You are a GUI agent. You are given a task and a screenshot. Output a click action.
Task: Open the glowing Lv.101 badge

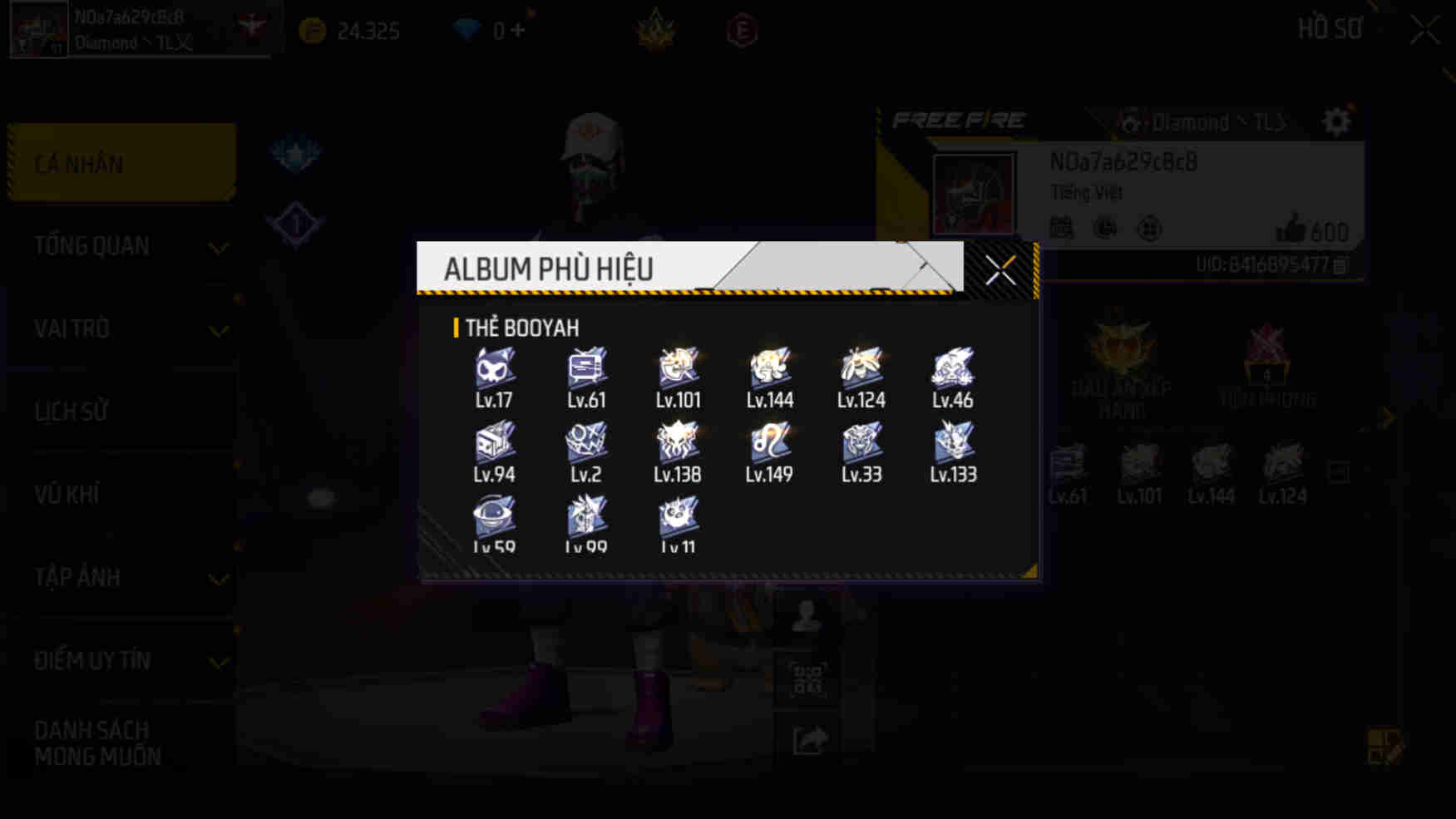point(679,368)
